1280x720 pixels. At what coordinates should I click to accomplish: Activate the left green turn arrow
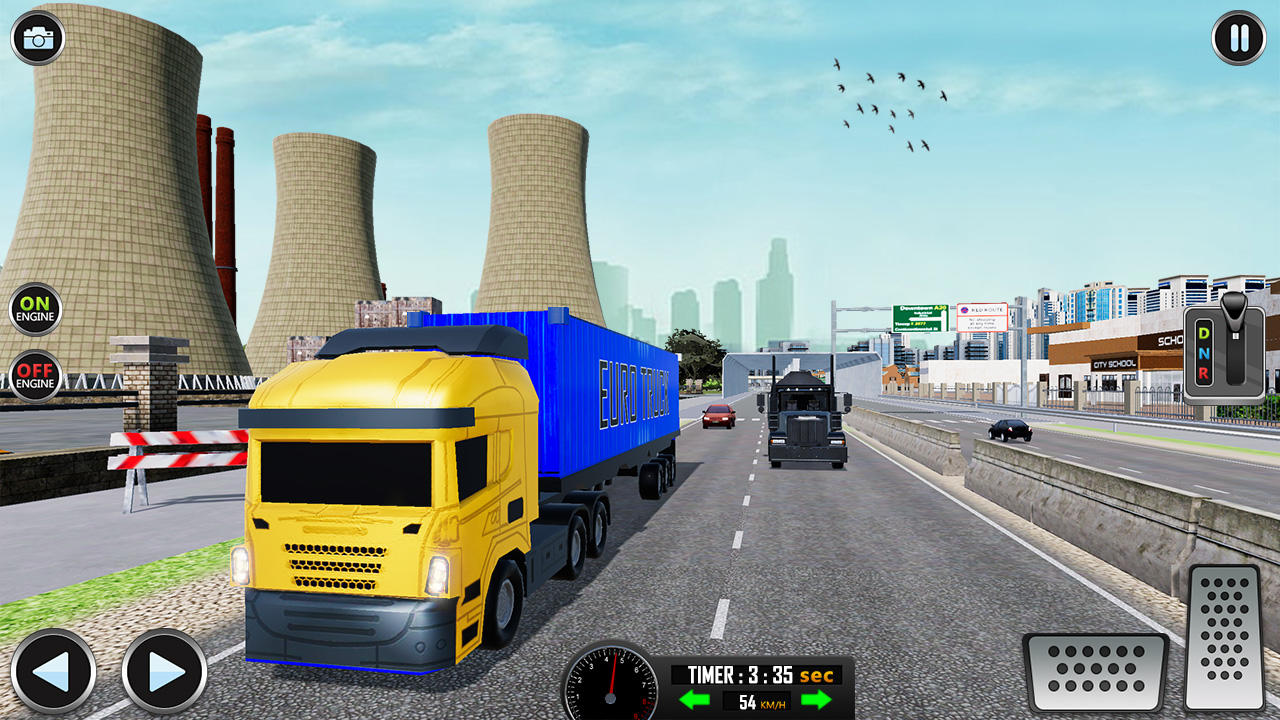click(697, 700)
